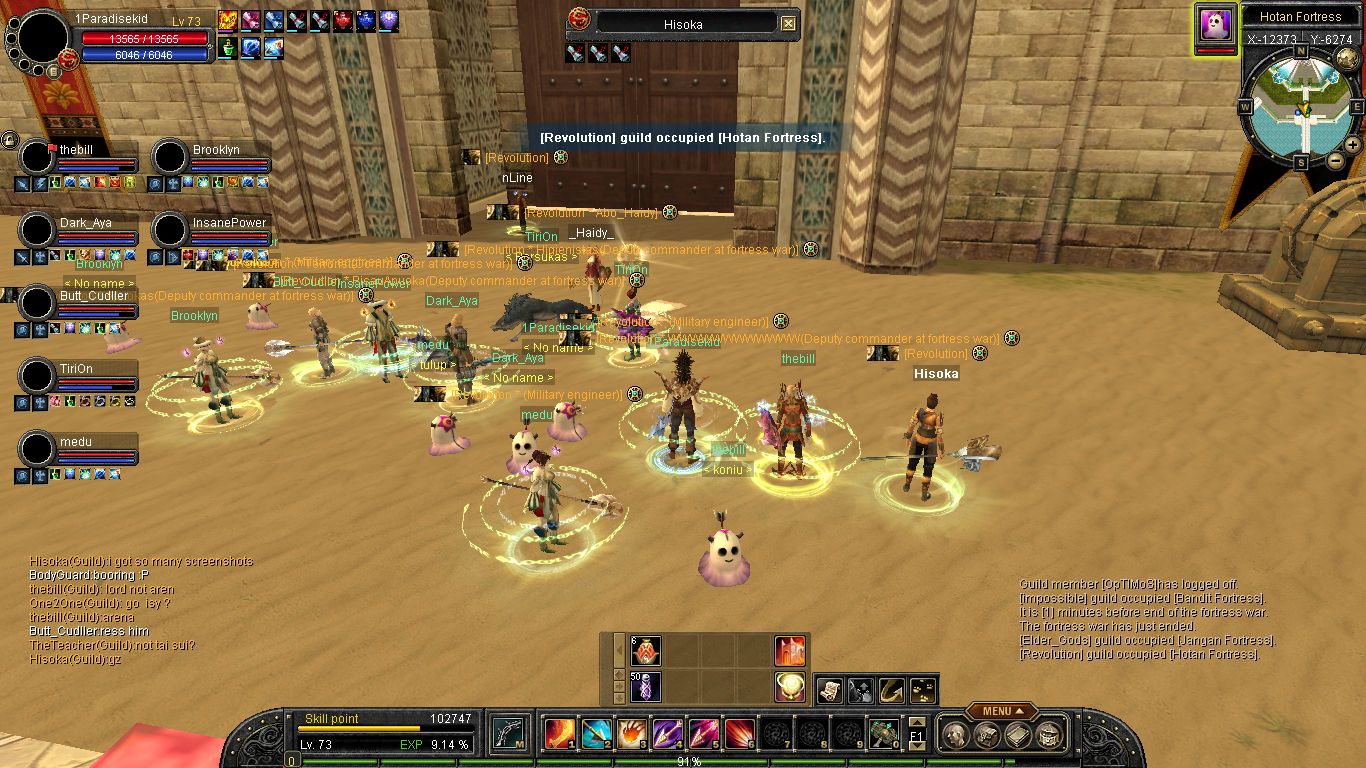Open the world map globe button

1347,57
